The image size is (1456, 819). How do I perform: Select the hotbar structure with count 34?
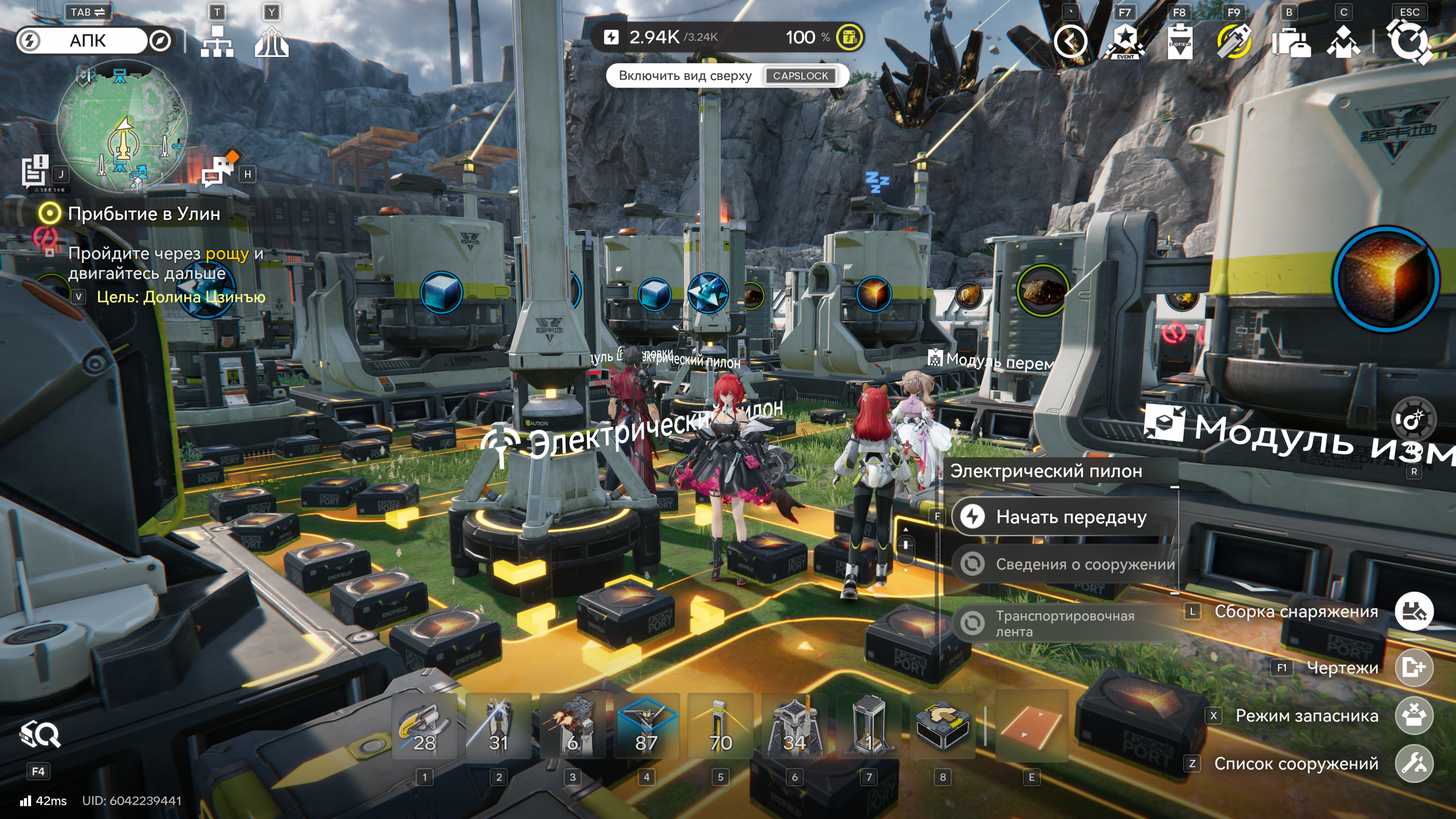(794, 727)
